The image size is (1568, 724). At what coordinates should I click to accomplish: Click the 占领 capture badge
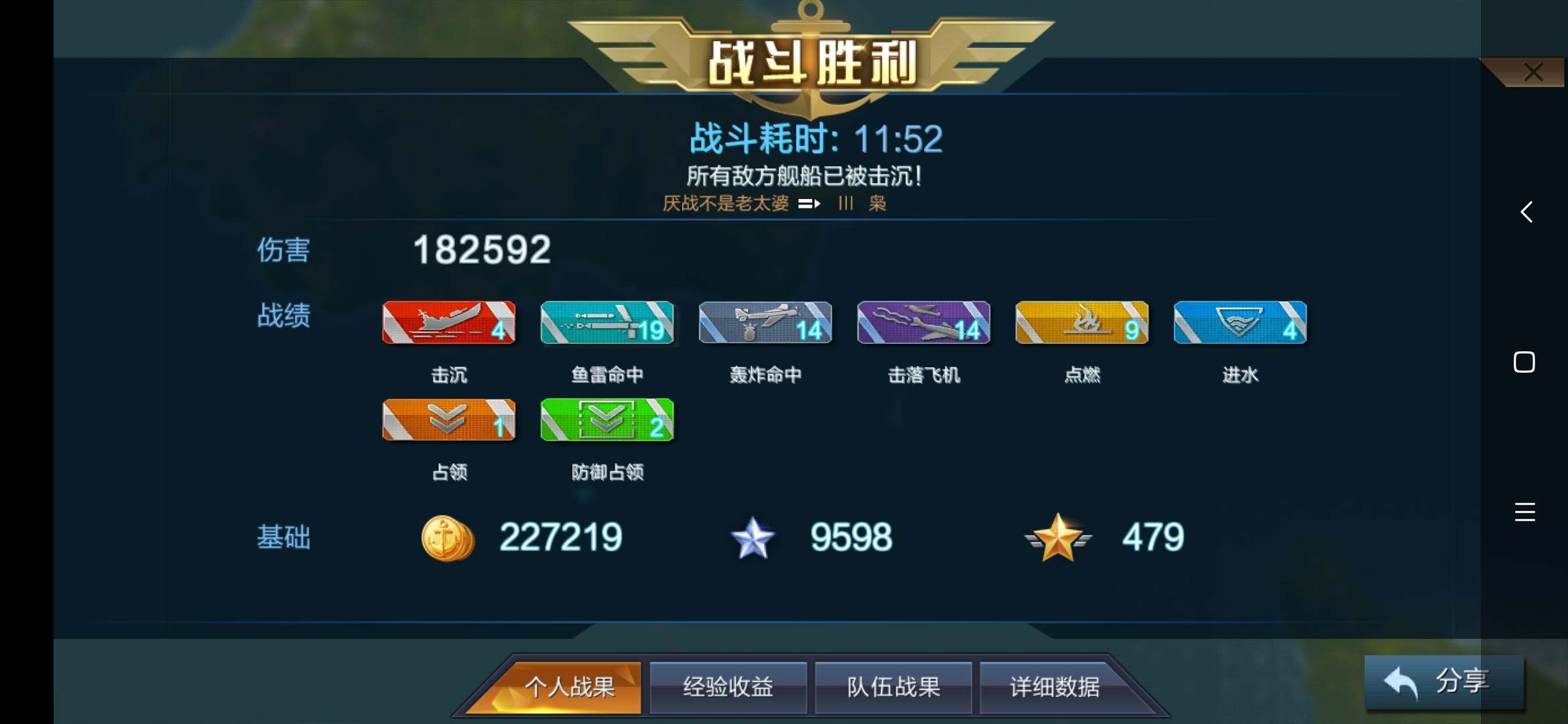pyautogui.click(x=448, y=421)
